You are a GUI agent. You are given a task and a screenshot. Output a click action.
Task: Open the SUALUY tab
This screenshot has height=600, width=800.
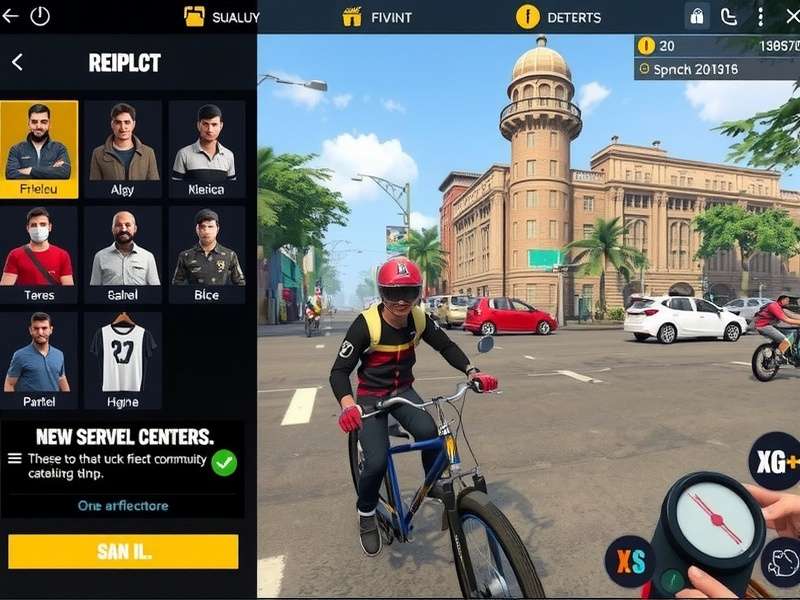tap(222, 17)
